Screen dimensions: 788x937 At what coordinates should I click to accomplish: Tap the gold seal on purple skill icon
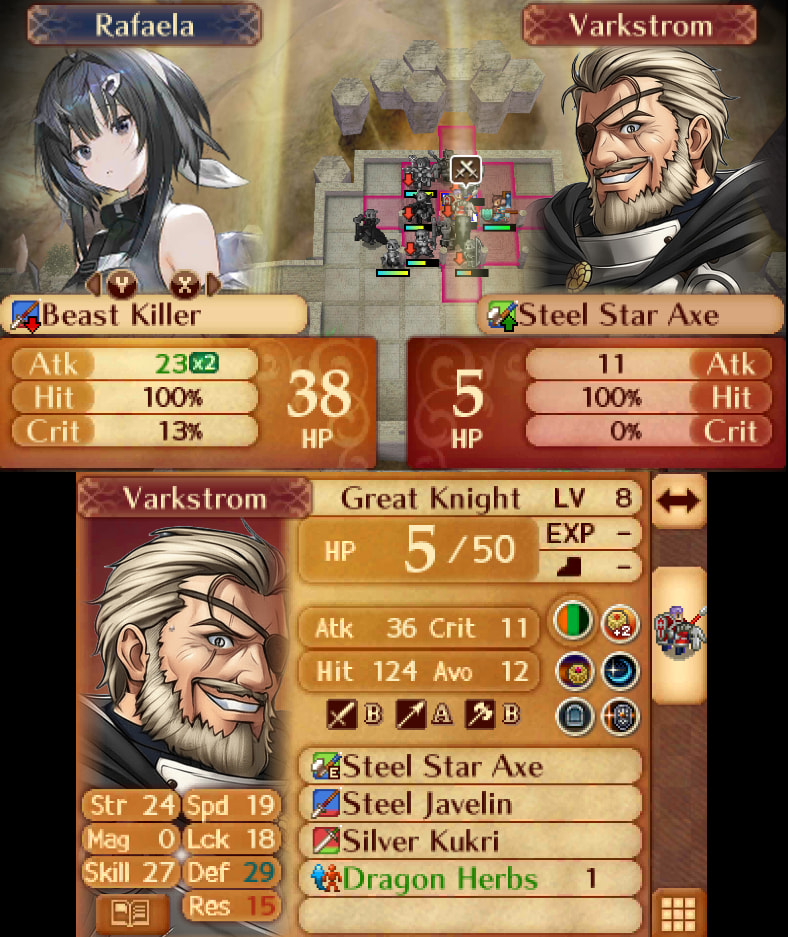coord(574,669)
